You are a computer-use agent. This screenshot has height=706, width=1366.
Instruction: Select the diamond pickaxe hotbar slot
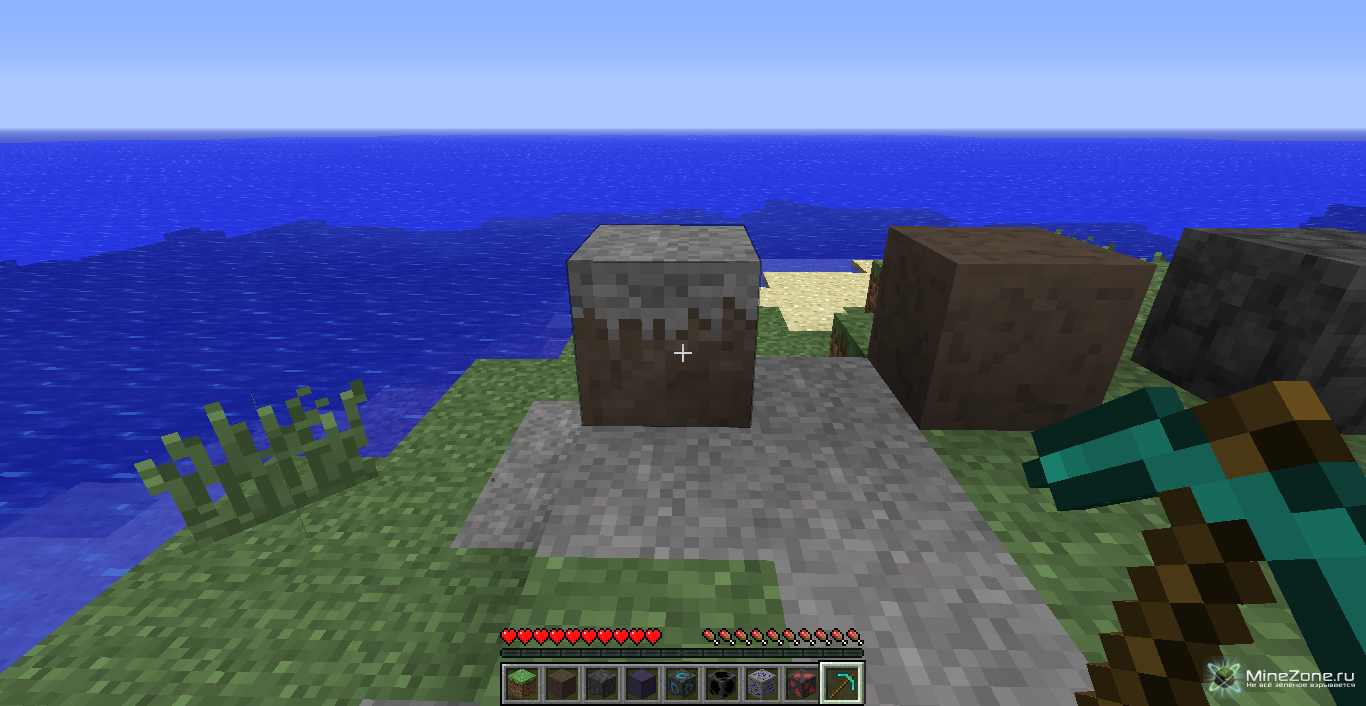842,684
